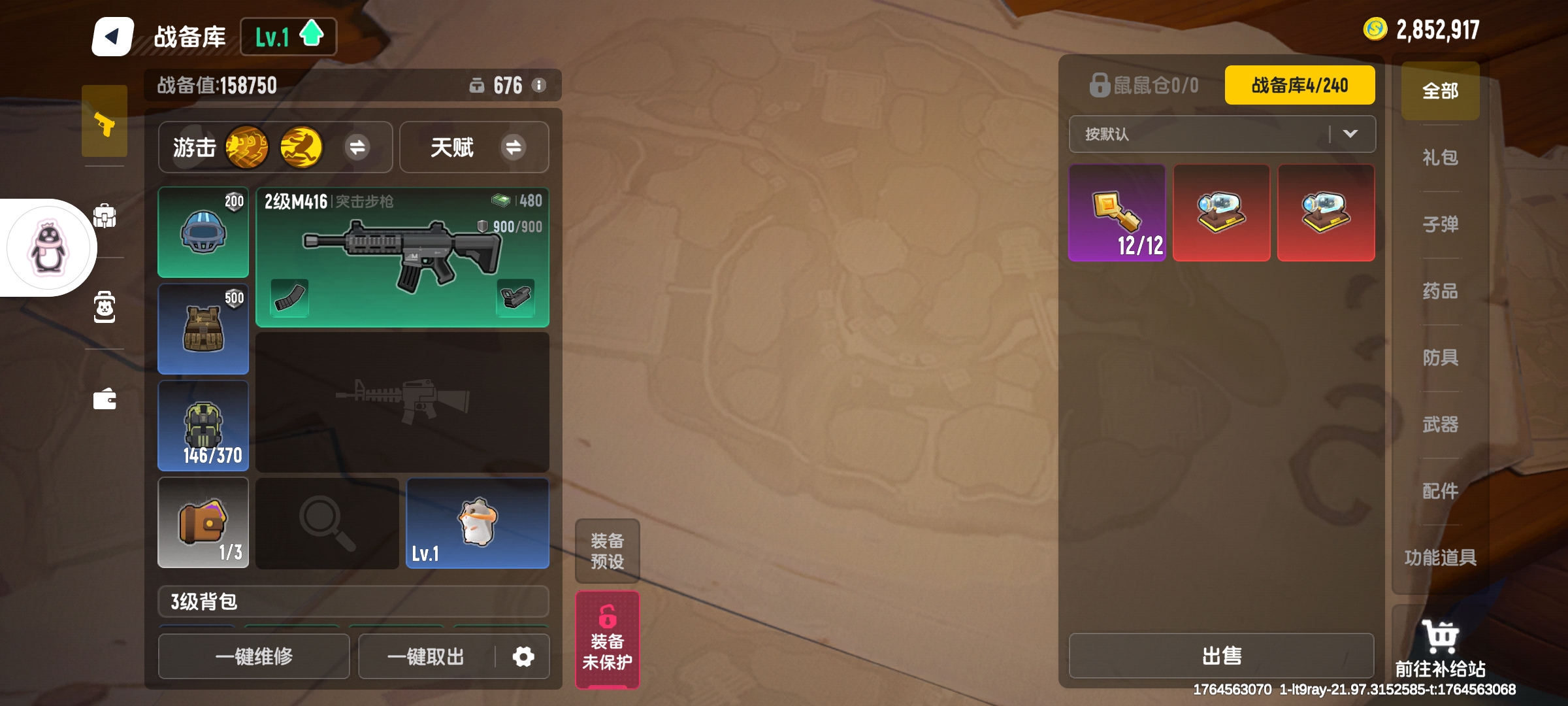Select the Lv.1 hamster pet slot
Viewport: 1568px width, 706px height.
tap(478, 522)
